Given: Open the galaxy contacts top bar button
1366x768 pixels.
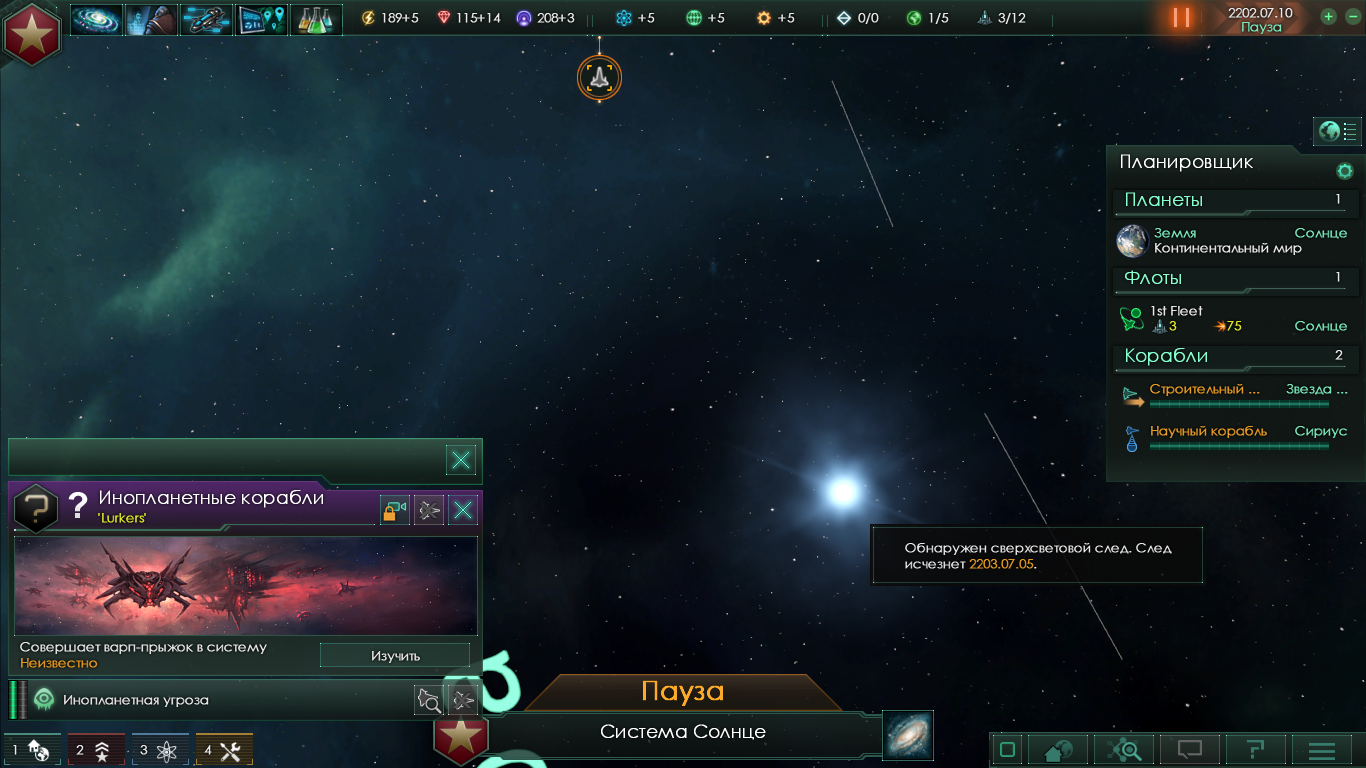Looking at the screenshot, I should point(97,19).
